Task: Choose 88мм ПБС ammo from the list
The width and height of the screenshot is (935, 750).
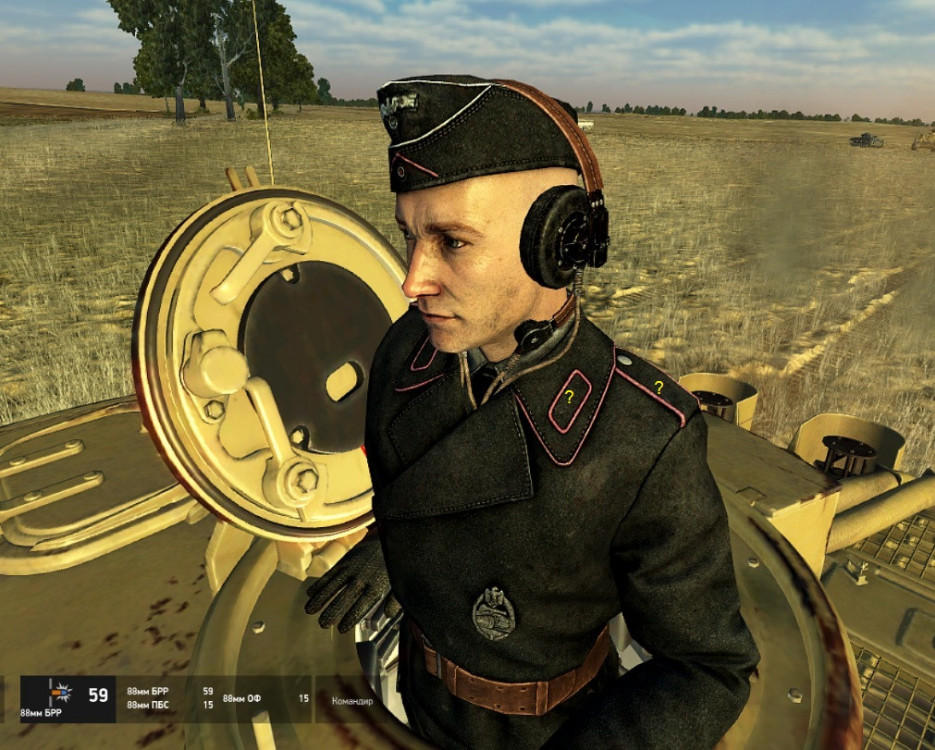Action: [146, 705]
